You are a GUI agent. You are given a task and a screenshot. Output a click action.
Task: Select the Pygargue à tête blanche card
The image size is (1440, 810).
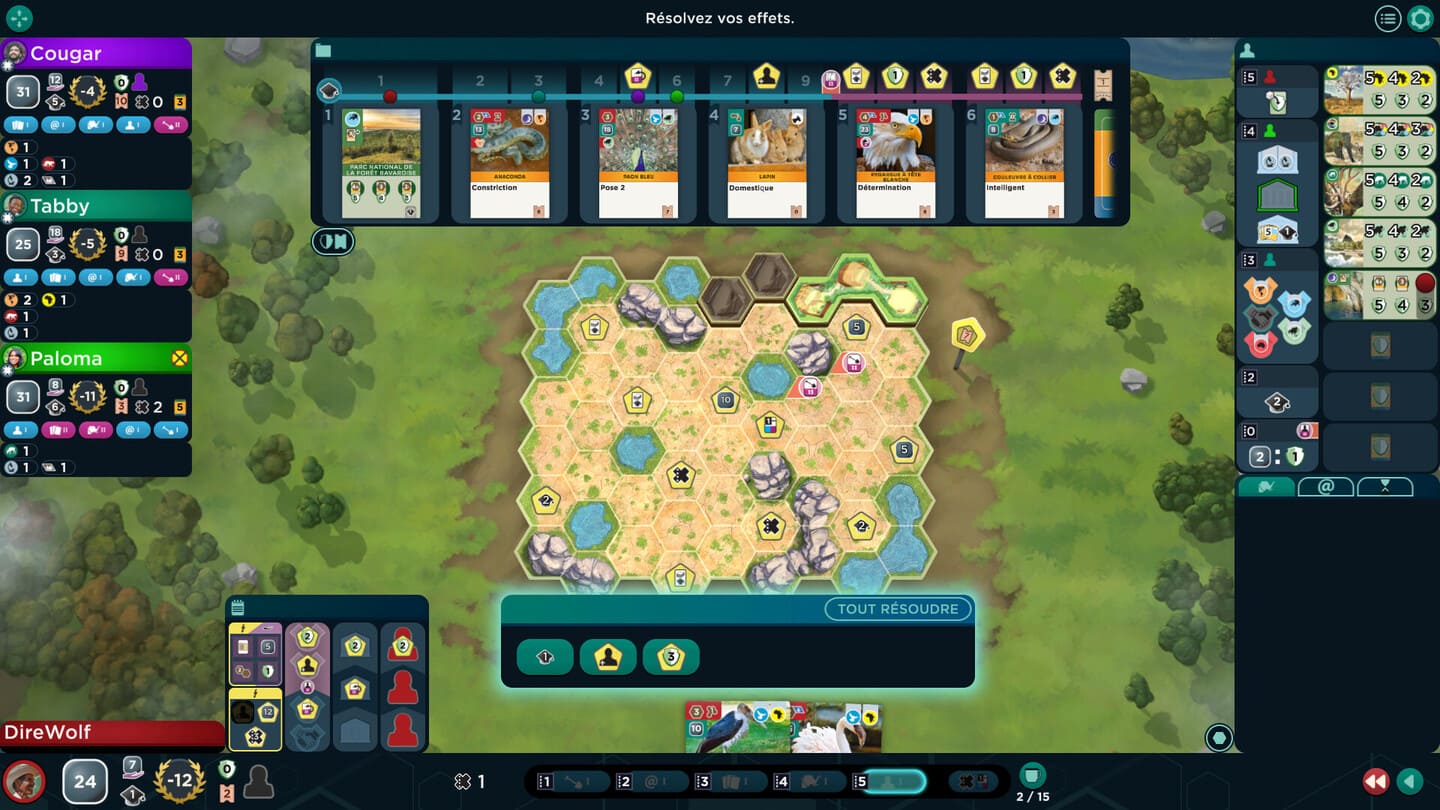click(895, 163)
